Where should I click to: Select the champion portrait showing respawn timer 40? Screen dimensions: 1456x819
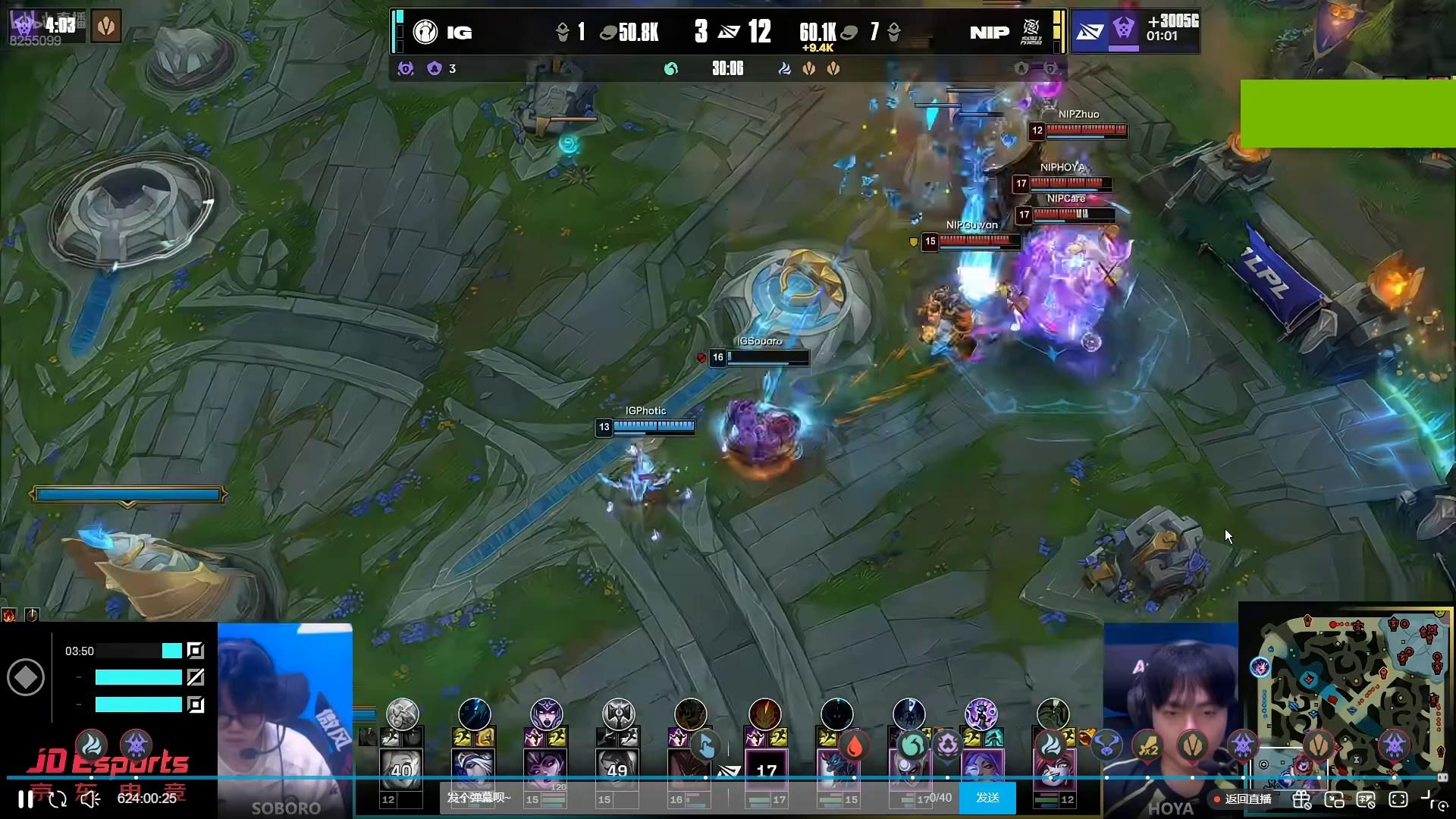coord(401,769)
